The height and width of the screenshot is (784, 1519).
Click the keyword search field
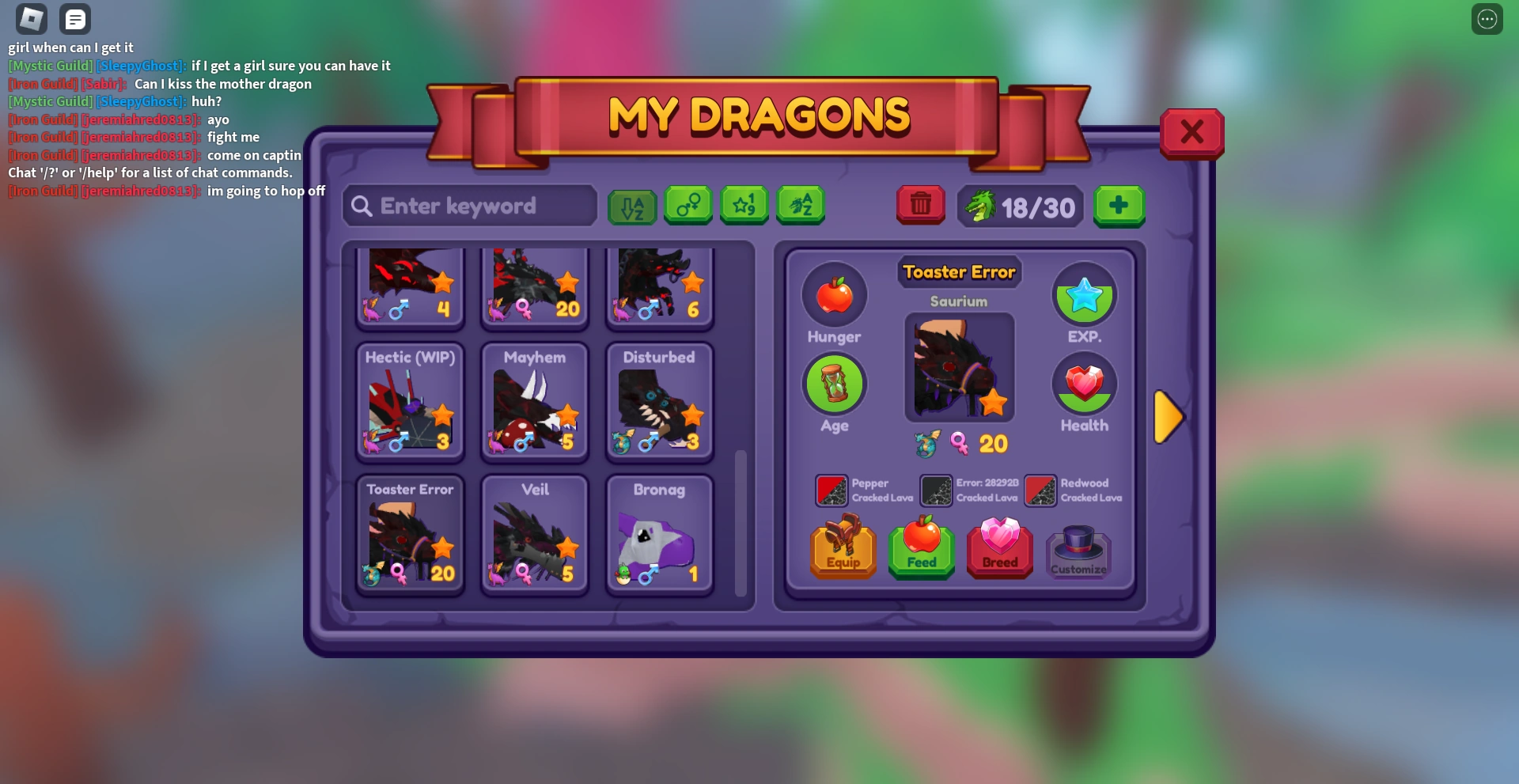[x=468, y=206]
